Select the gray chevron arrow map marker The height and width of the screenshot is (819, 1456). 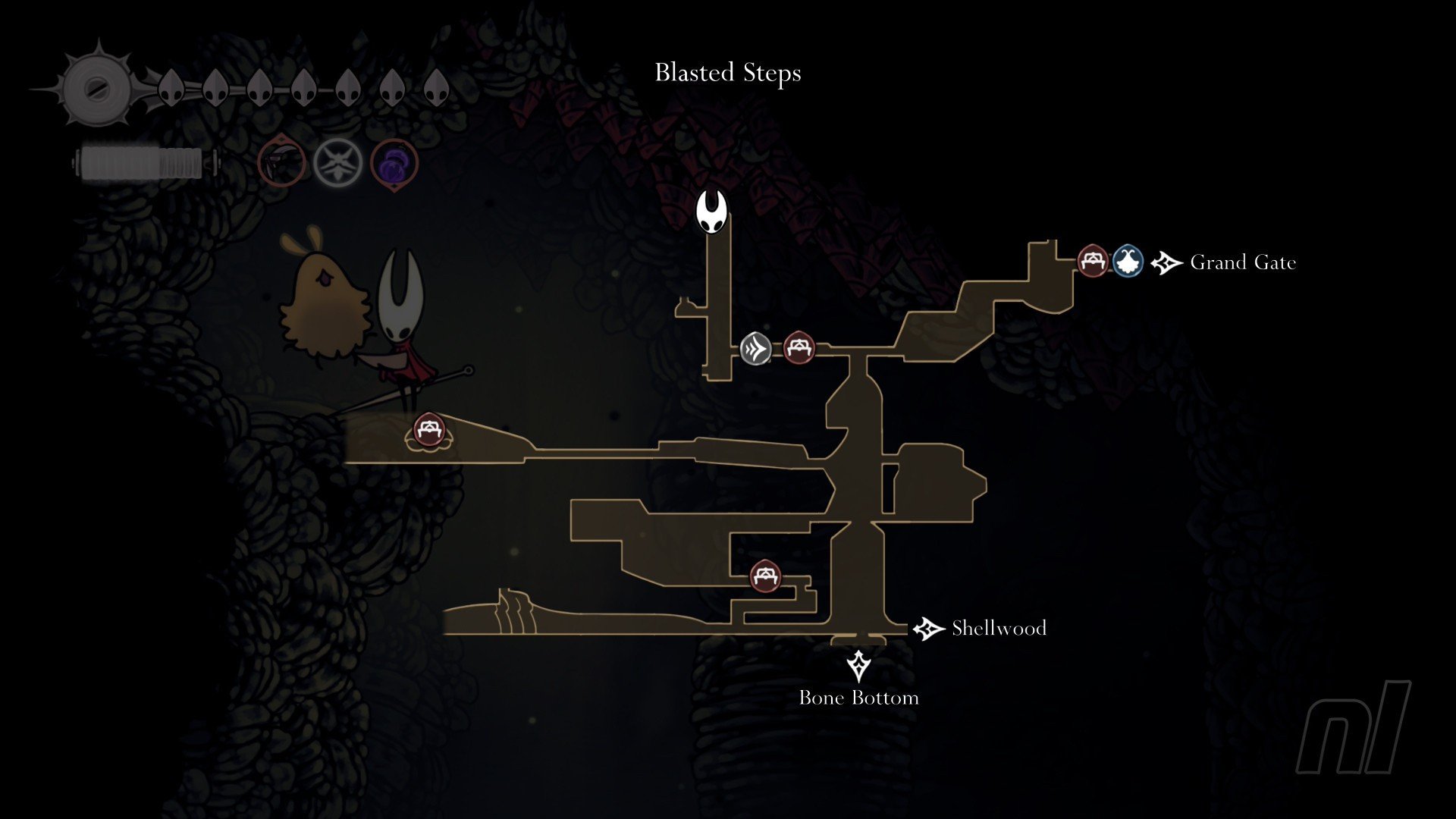pyautogui.click(x=755, y=349)
